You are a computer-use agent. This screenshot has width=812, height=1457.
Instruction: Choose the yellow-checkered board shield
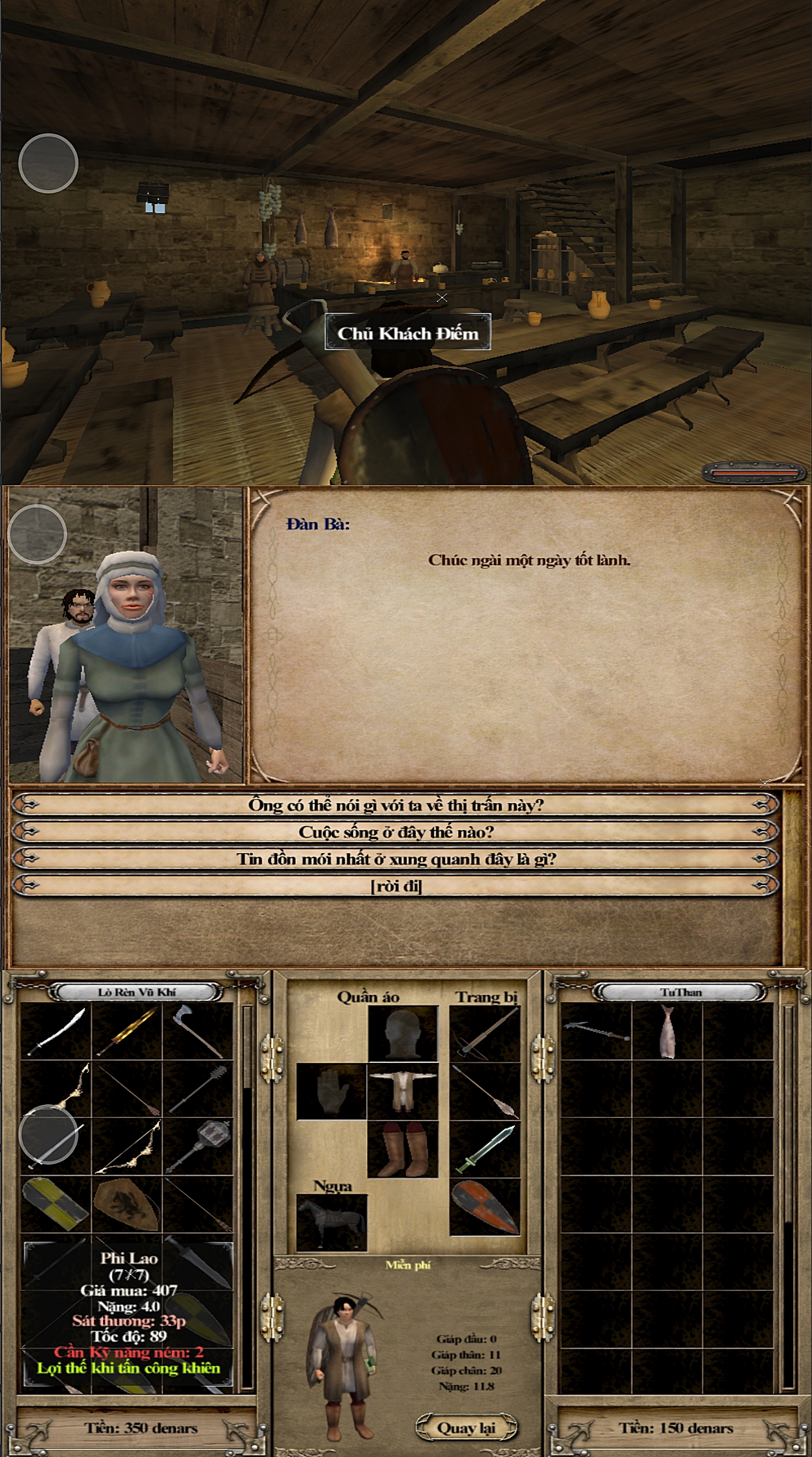pos(56,1204)
